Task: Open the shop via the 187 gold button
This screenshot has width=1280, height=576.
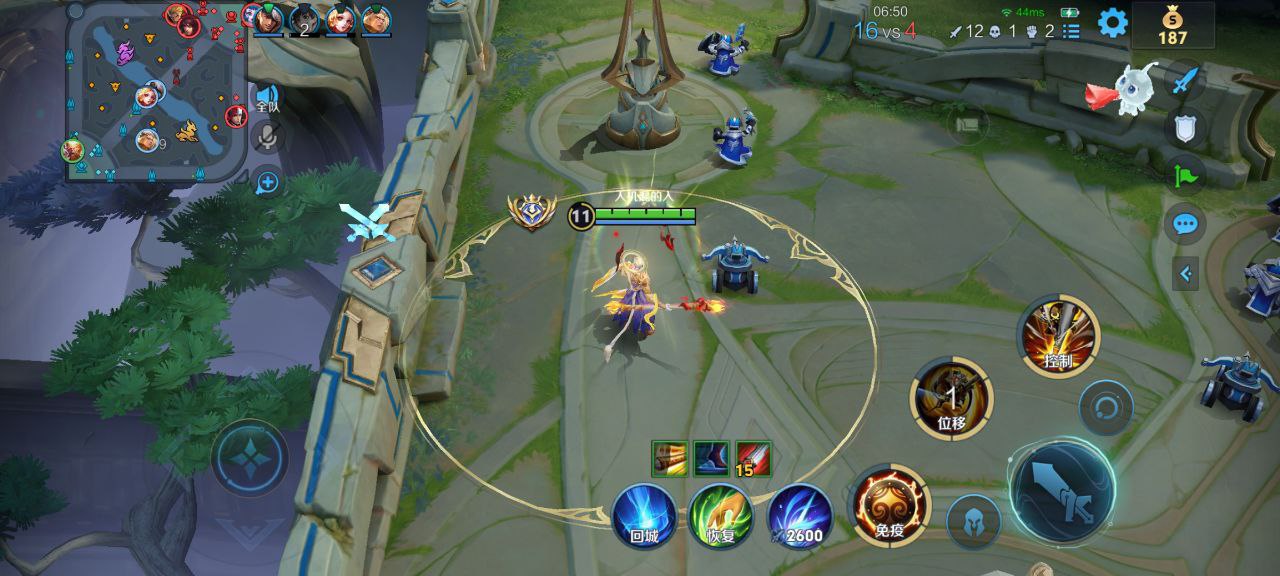Action: pyautogui.click(x=1172, y=26)
